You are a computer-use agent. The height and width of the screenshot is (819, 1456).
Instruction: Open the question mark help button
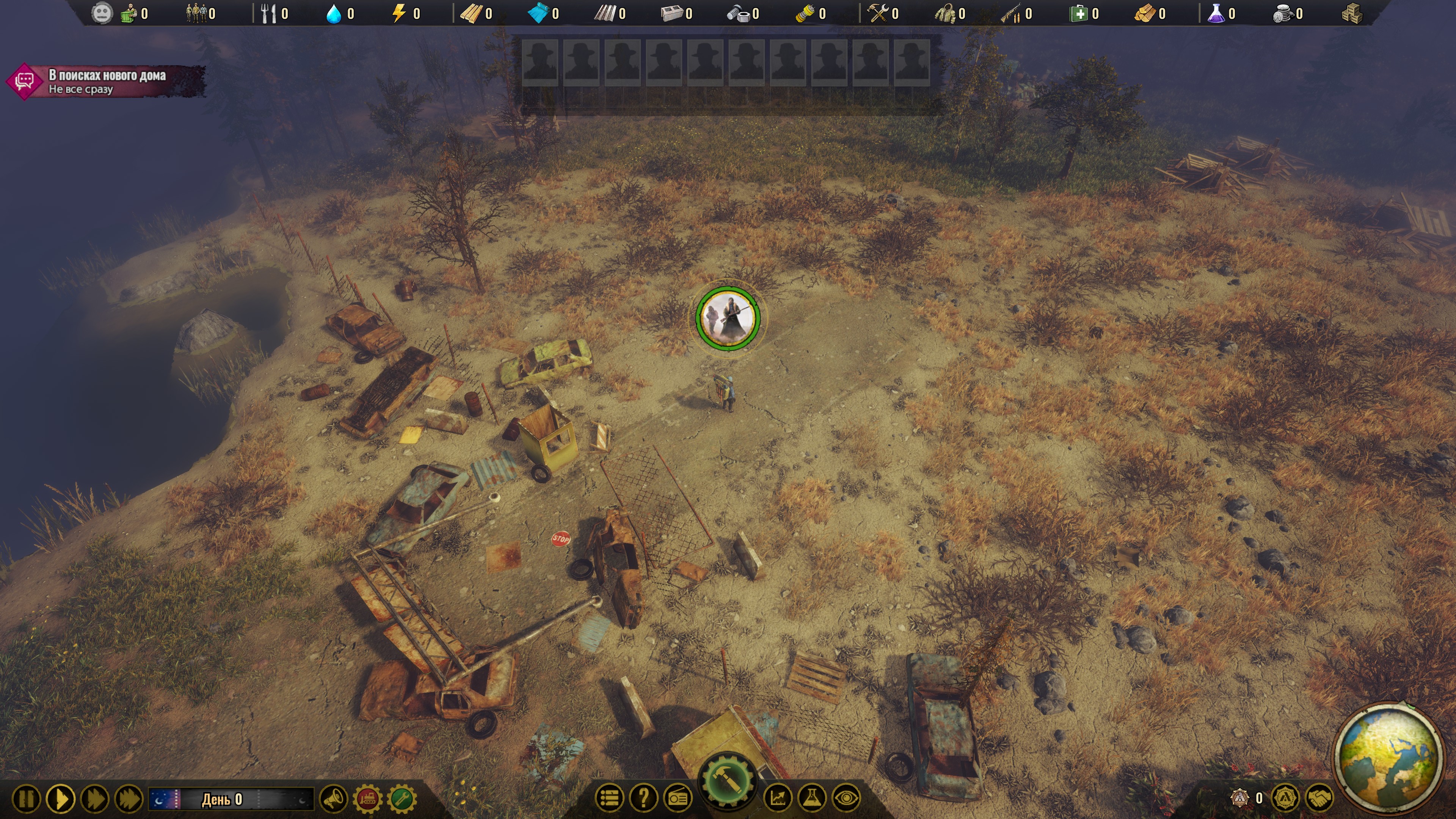coord(643,798)
